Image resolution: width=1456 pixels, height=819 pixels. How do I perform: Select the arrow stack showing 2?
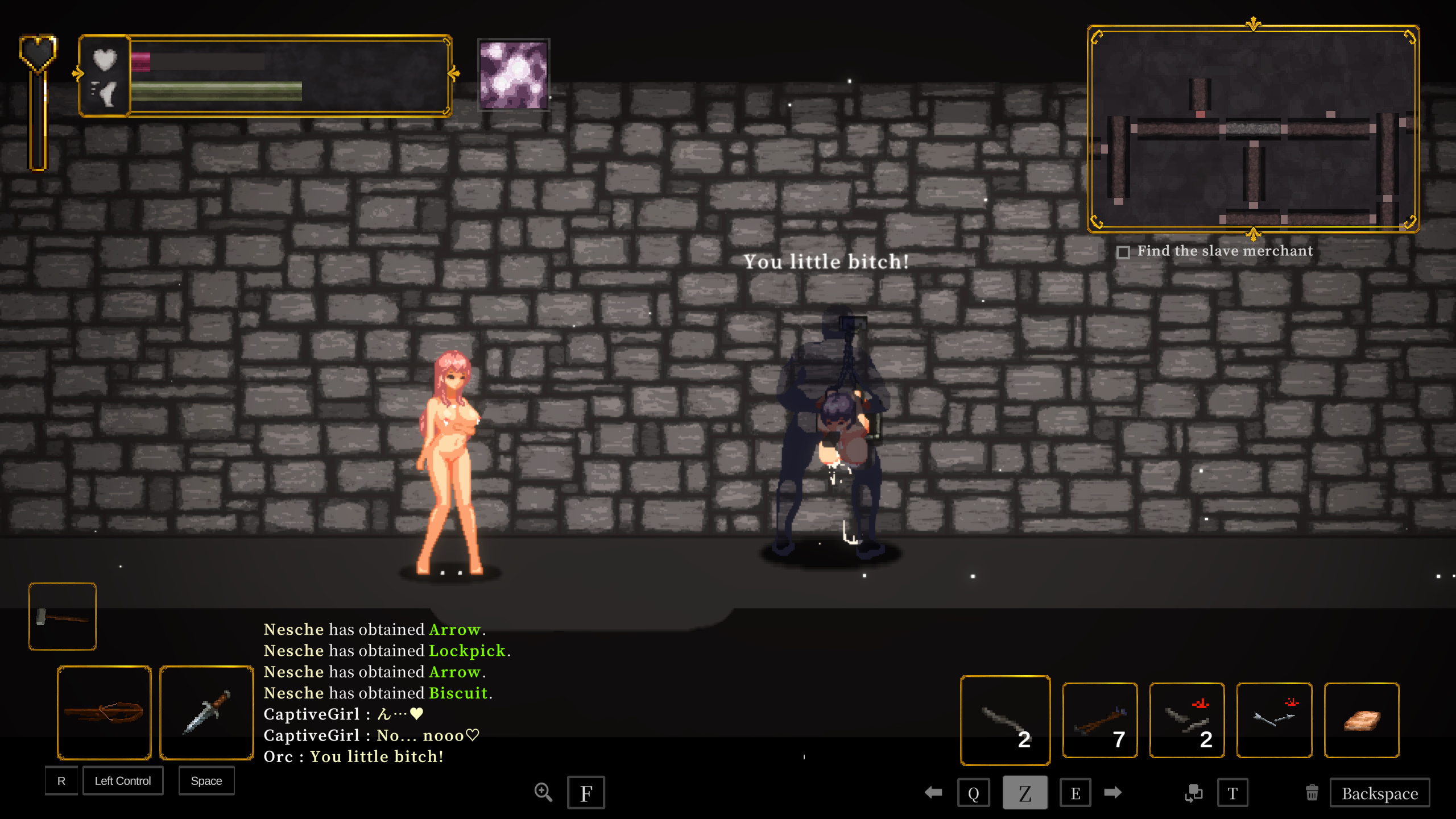(x=1005, y=720)
